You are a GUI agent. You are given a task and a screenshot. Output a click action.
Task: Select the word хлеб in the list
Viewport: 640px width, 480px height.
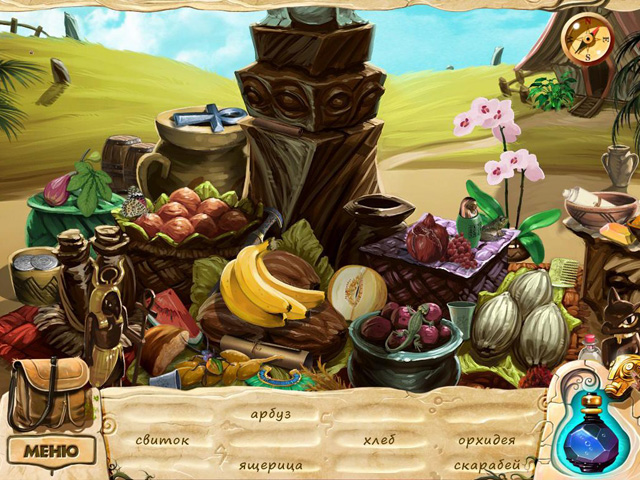click(379, 440)
